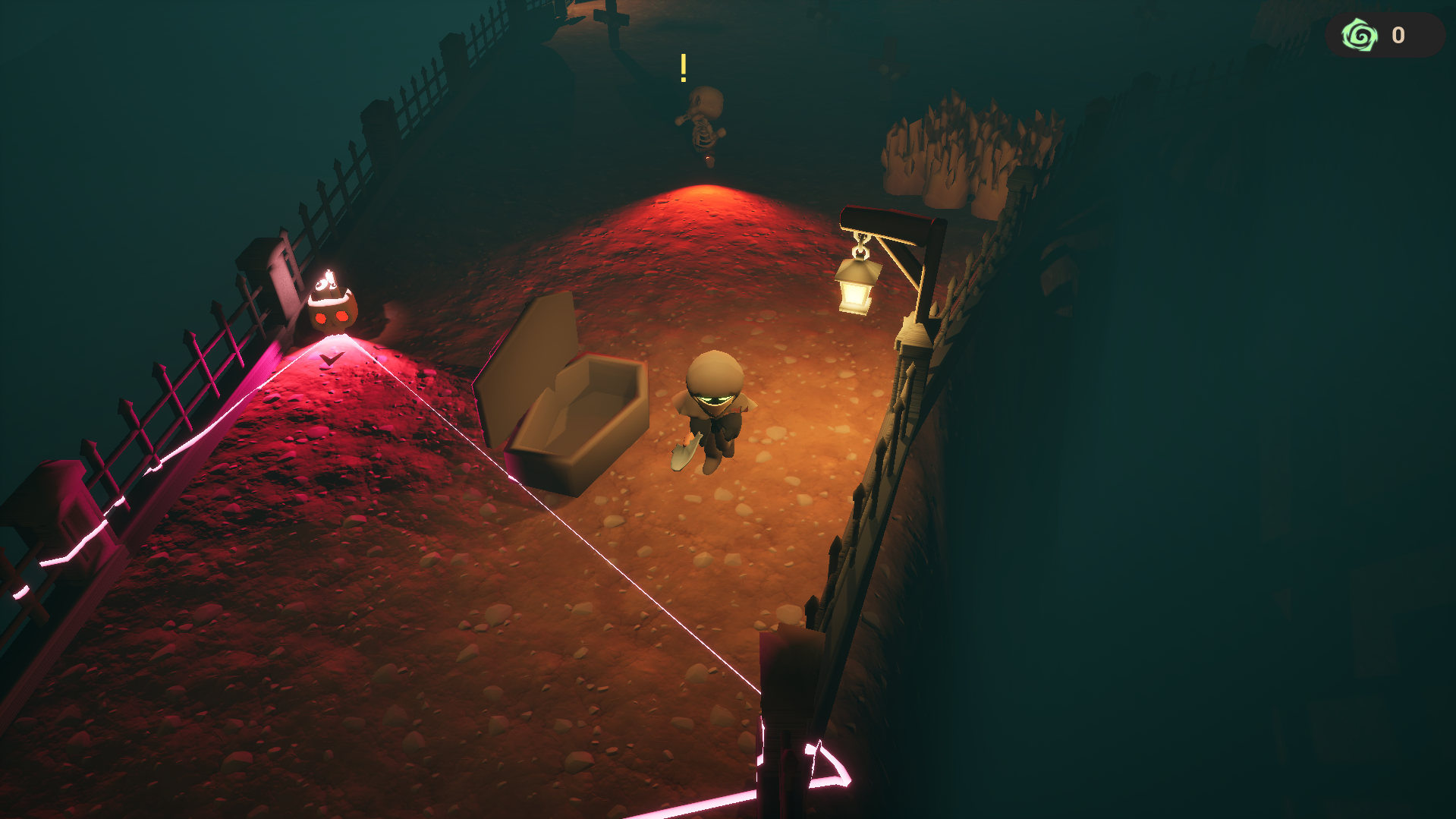Click the green soul swirl currency icon
1456x819 pixels.
pyautogui.click(x=1360, y=35)
